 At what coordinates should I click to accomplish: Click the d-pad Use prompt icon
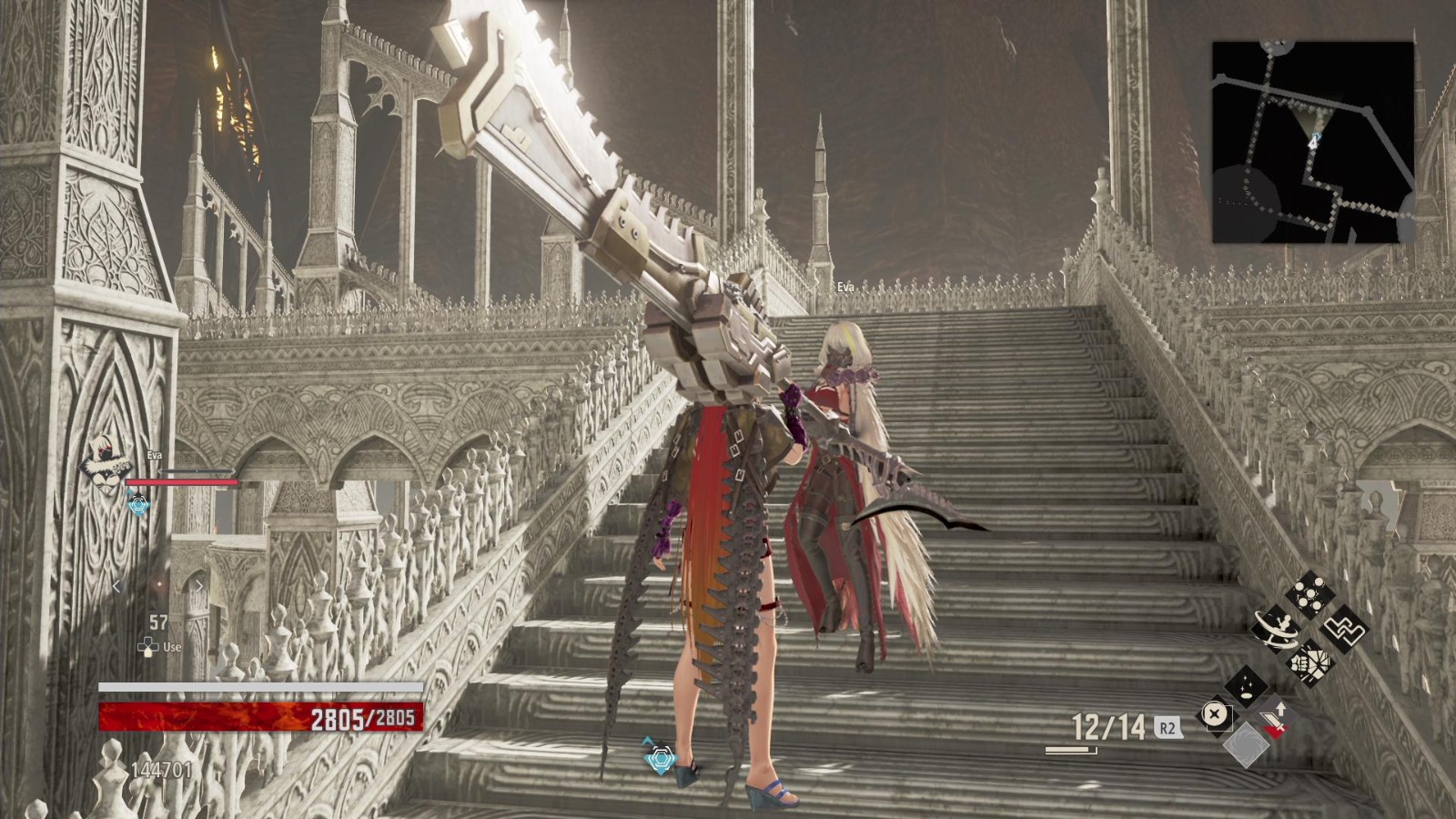149,645
